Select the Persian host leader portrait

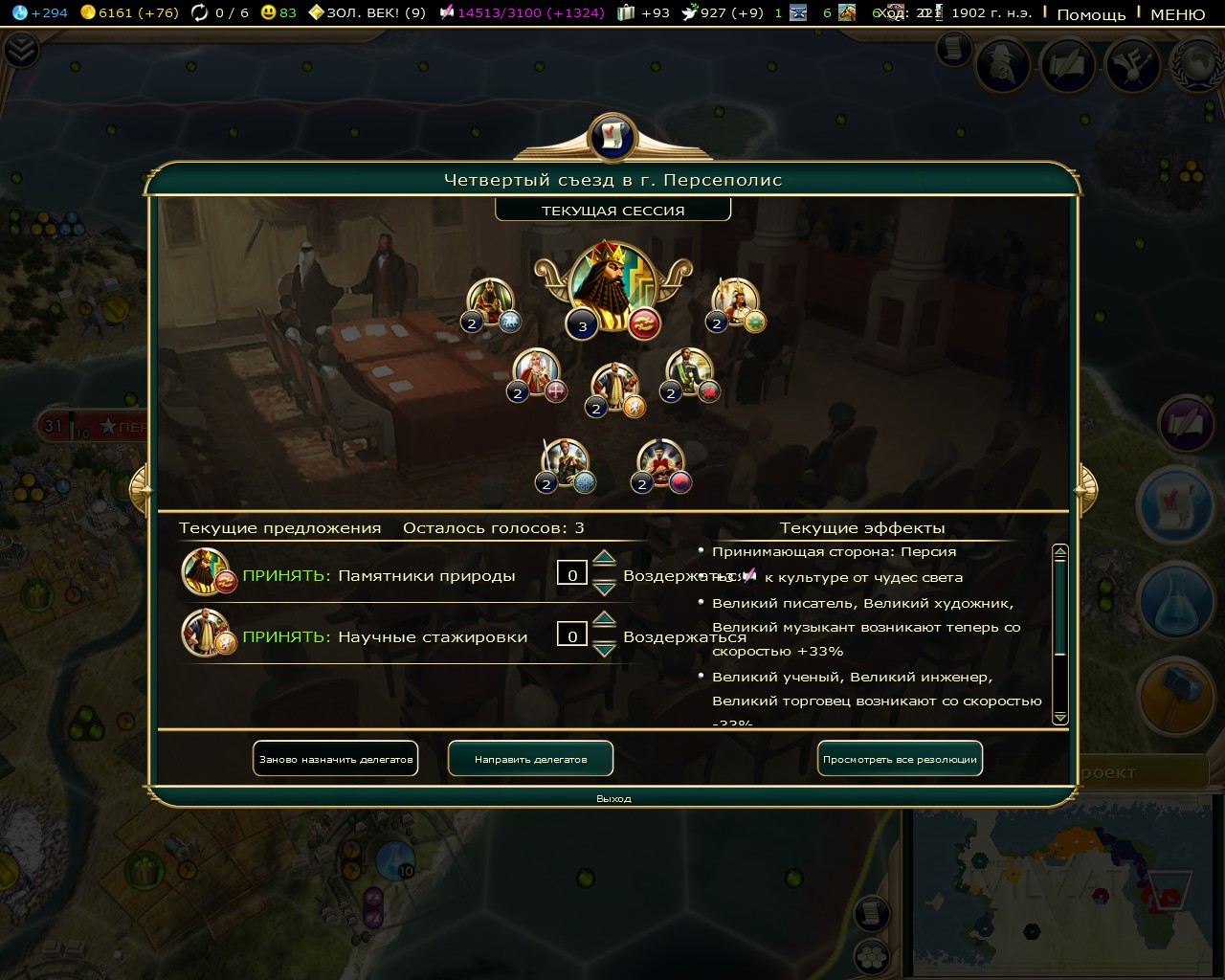coord(612,285)
